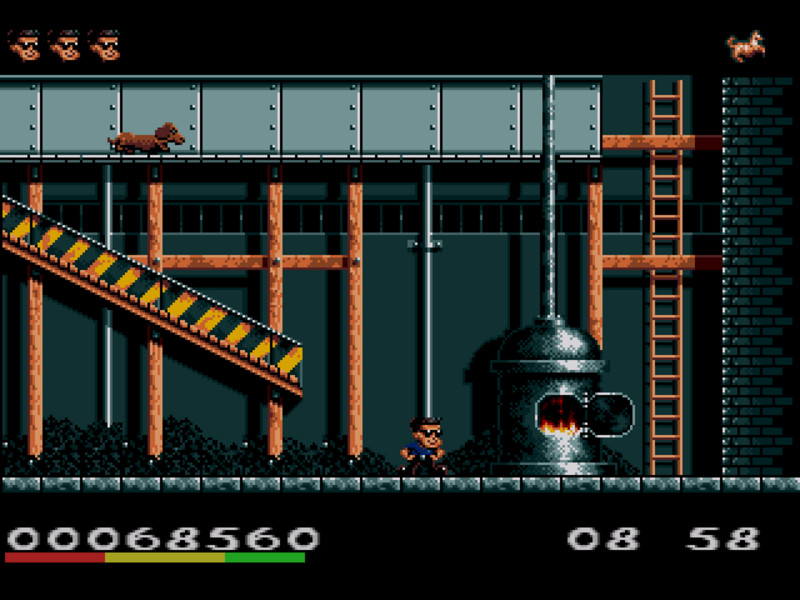Image resolution: width=800 pixels, height=600 pixels.
Task: Click the orange dog HUD icon
Action: coord(745,46)
